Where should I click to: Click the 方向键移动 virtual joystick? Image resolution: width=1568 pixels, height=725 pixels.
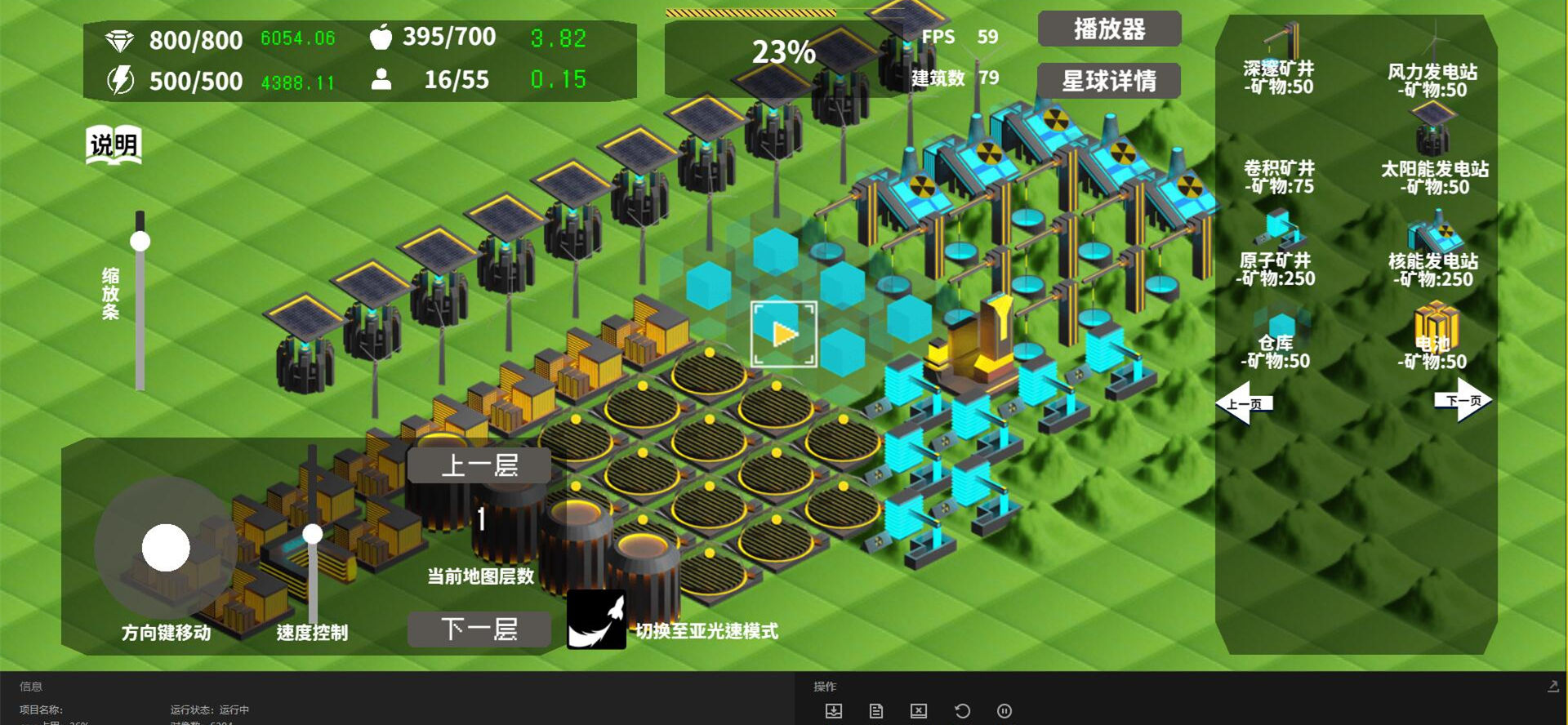point(166,548)
